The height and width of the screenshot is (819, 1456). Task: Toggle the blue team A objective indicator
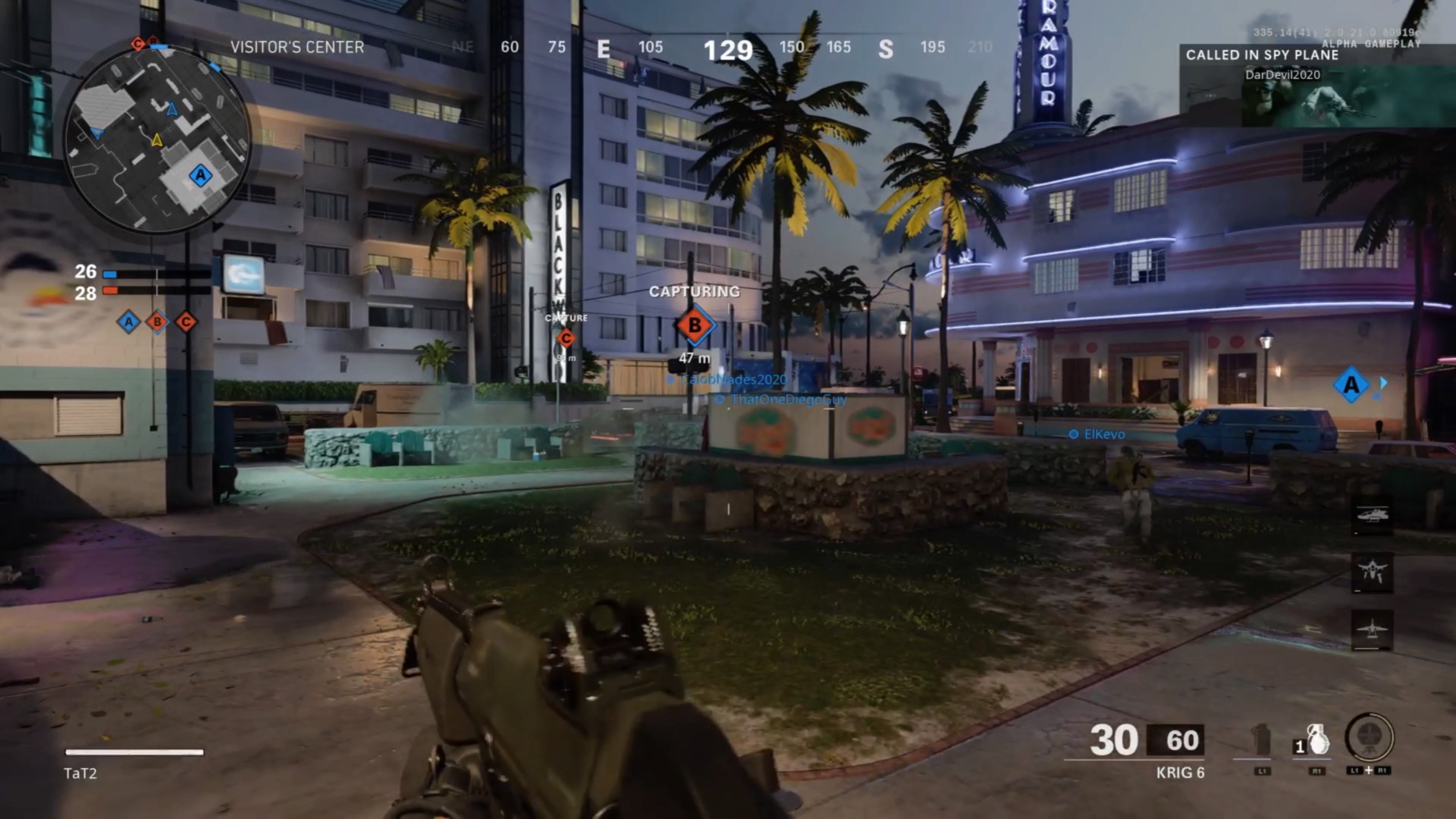pyautogui.click(x=128, y=322)
